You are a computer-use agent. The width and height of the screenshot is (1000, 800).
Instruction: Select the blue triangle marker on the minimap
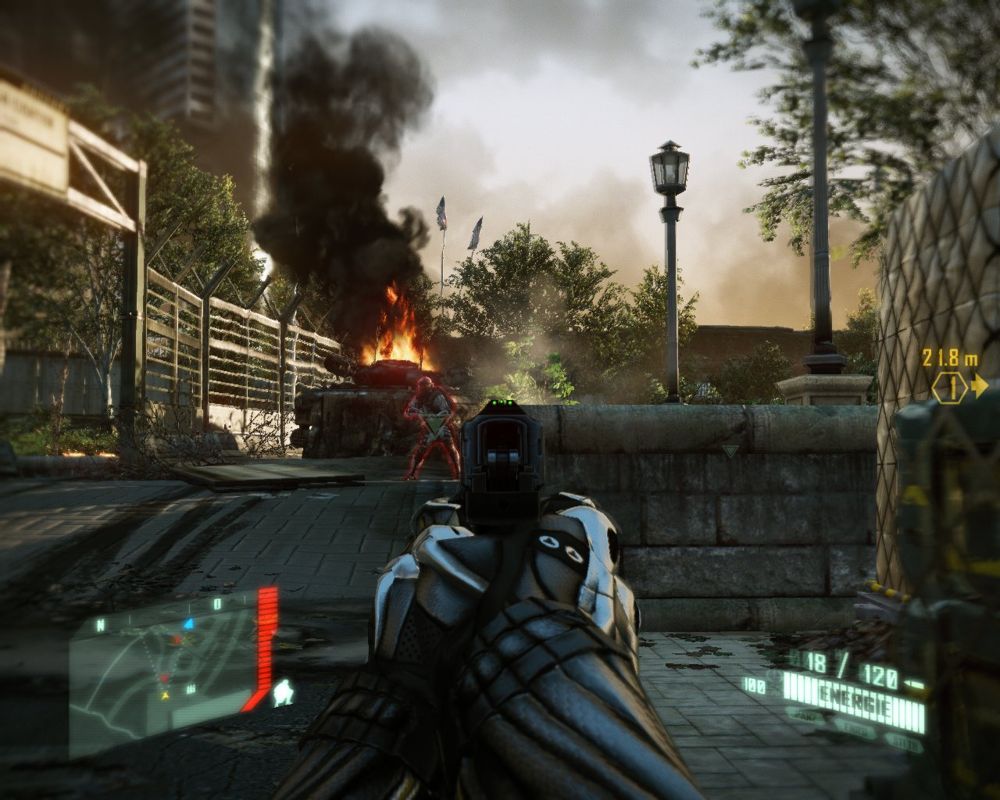pos(187,623)
